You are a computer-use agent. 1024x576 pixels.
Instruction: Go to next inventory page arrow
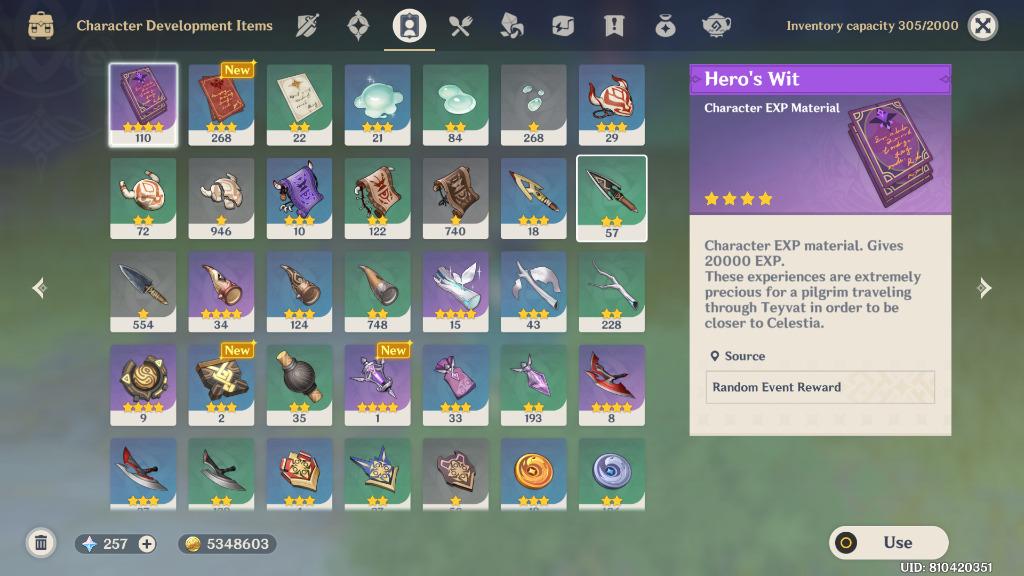coord(984,288)
